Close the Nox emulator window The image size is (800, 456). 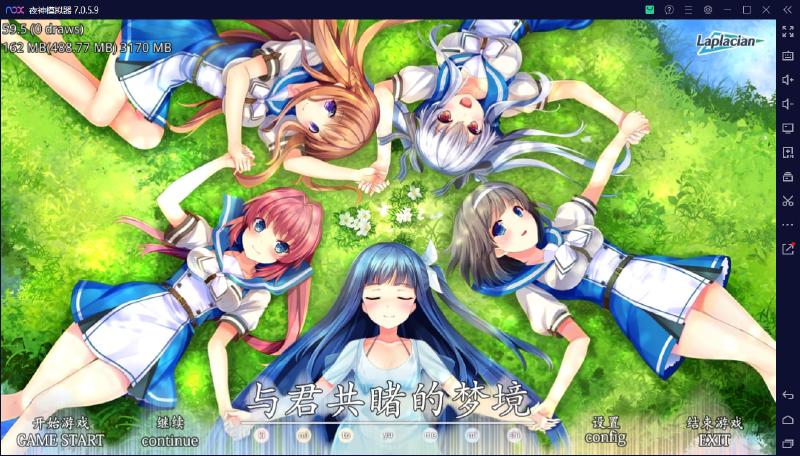pos(768,9)
